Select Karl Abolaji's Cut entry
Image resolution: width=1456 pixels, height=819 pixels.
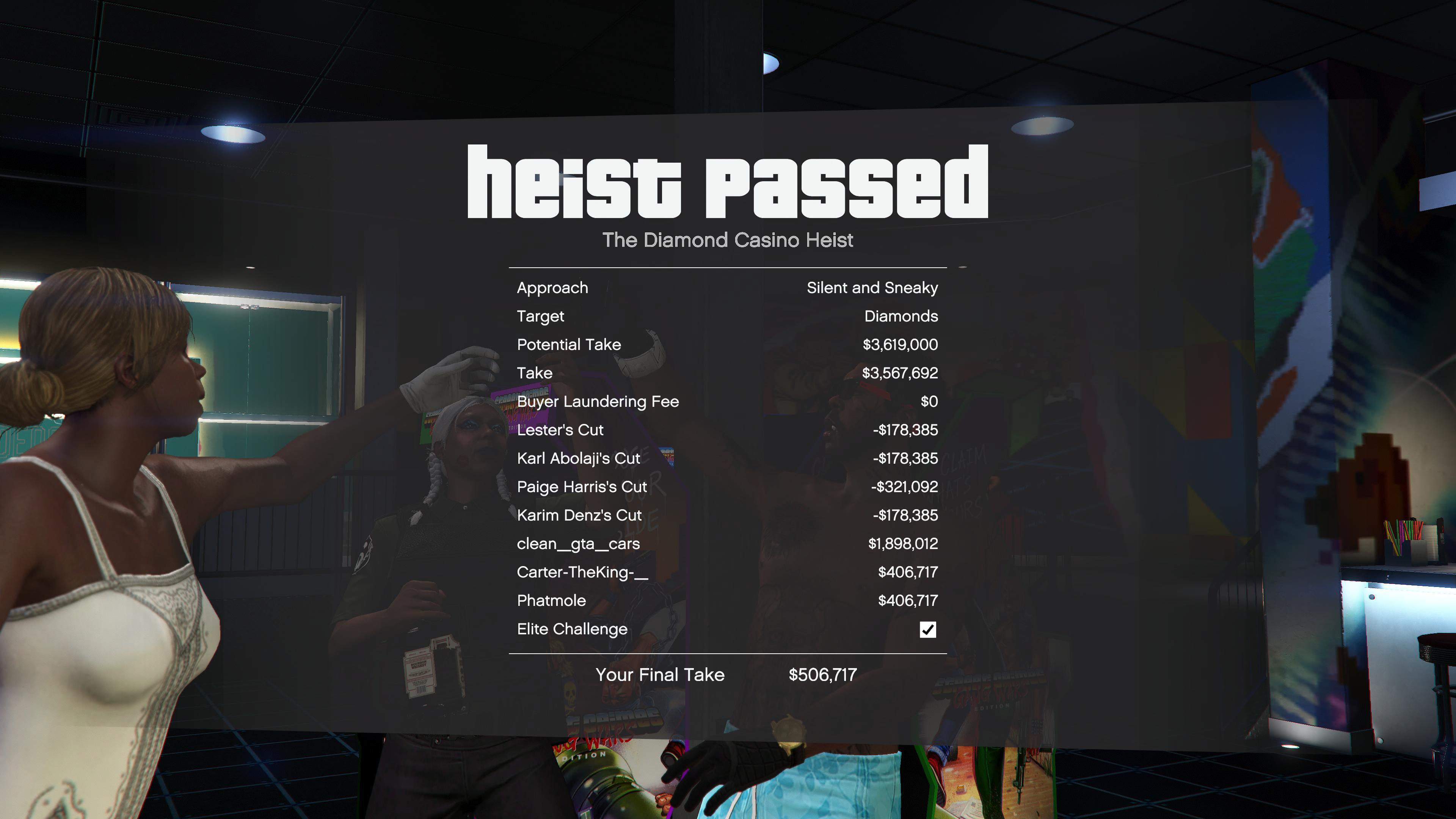[578, 458]
